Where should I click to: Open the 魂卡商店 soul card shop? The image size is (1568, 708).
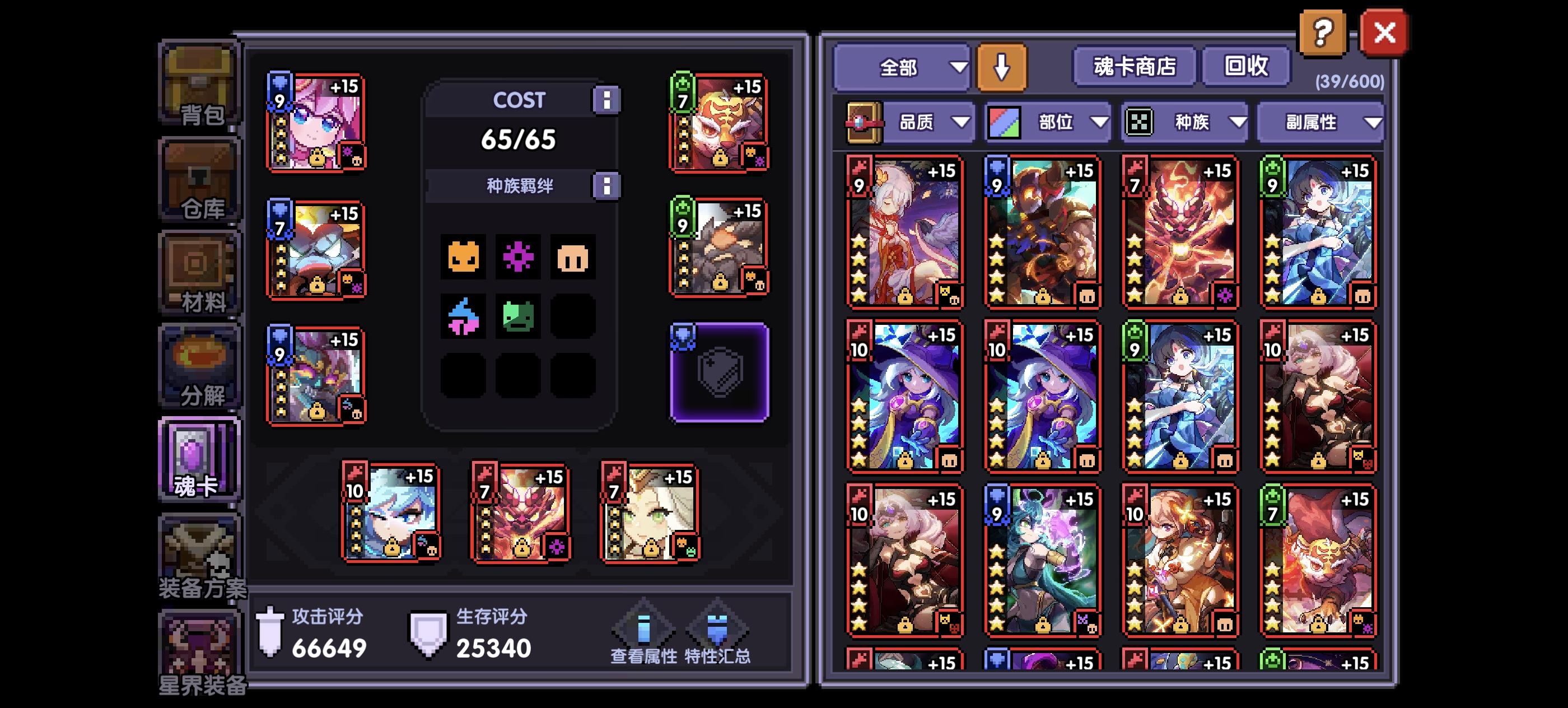(1134, 67)
